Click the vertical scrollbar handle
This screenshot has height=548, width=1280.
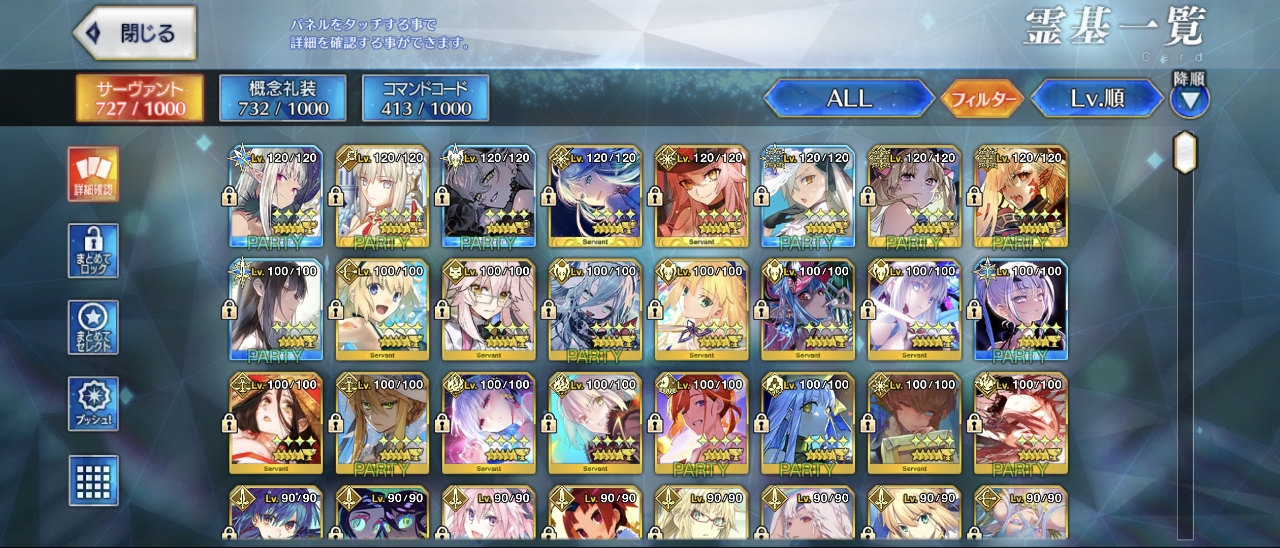coord(1185,152)
